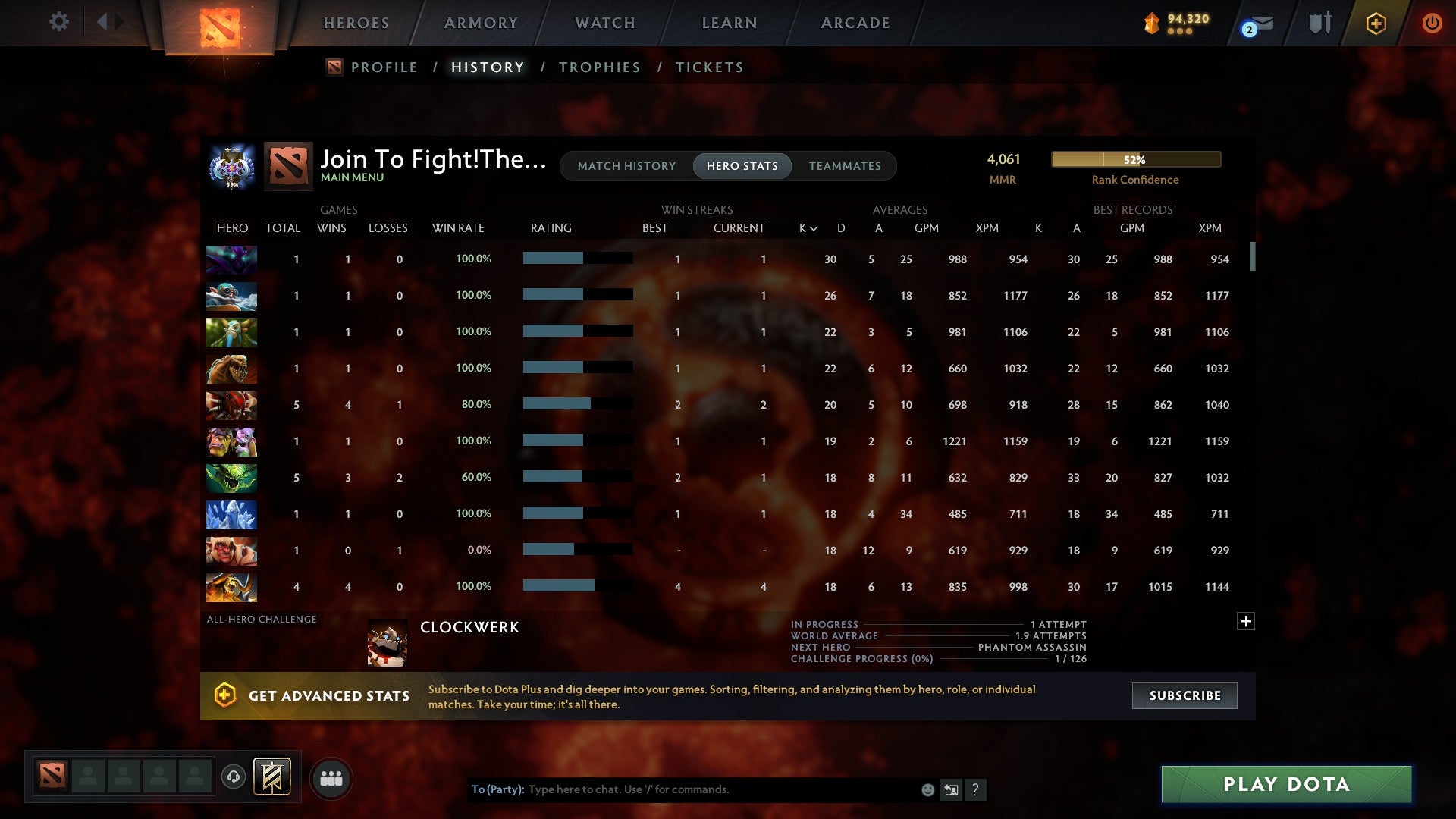Select the Clockwerk challenge portrait
Viewport: 1456px width, 819px height.
pyautogui.click(x=388, y=641)
